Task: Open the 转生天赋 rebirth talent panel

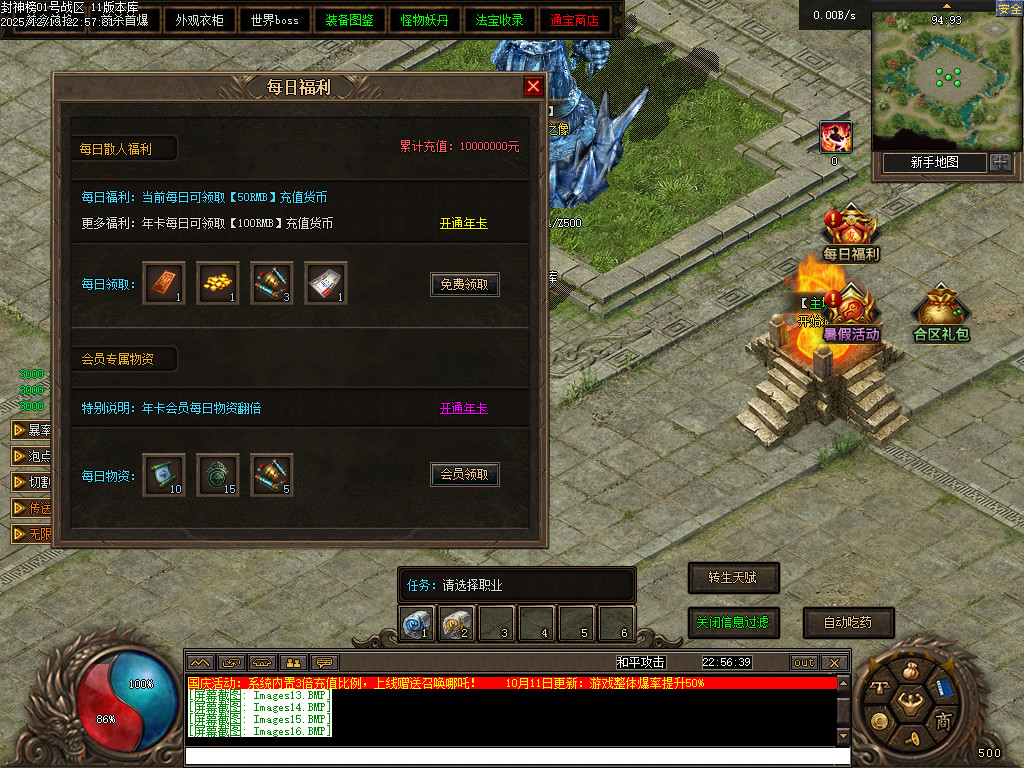Action: [733, 578]
